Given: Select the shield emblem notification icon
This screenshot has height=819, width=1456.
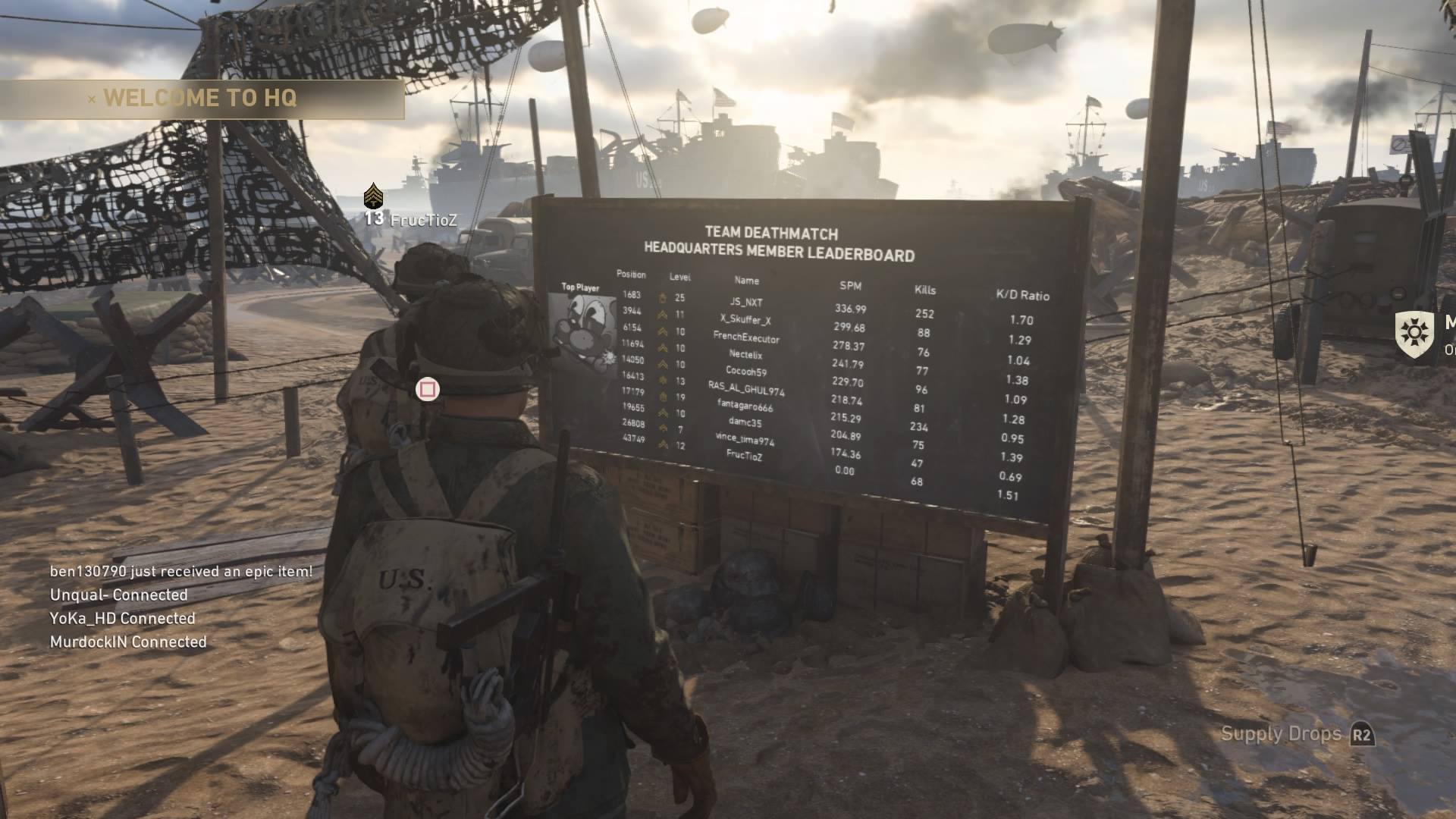Looking at the screenshot, I should pyautogui.click(x=1414, y=334).
